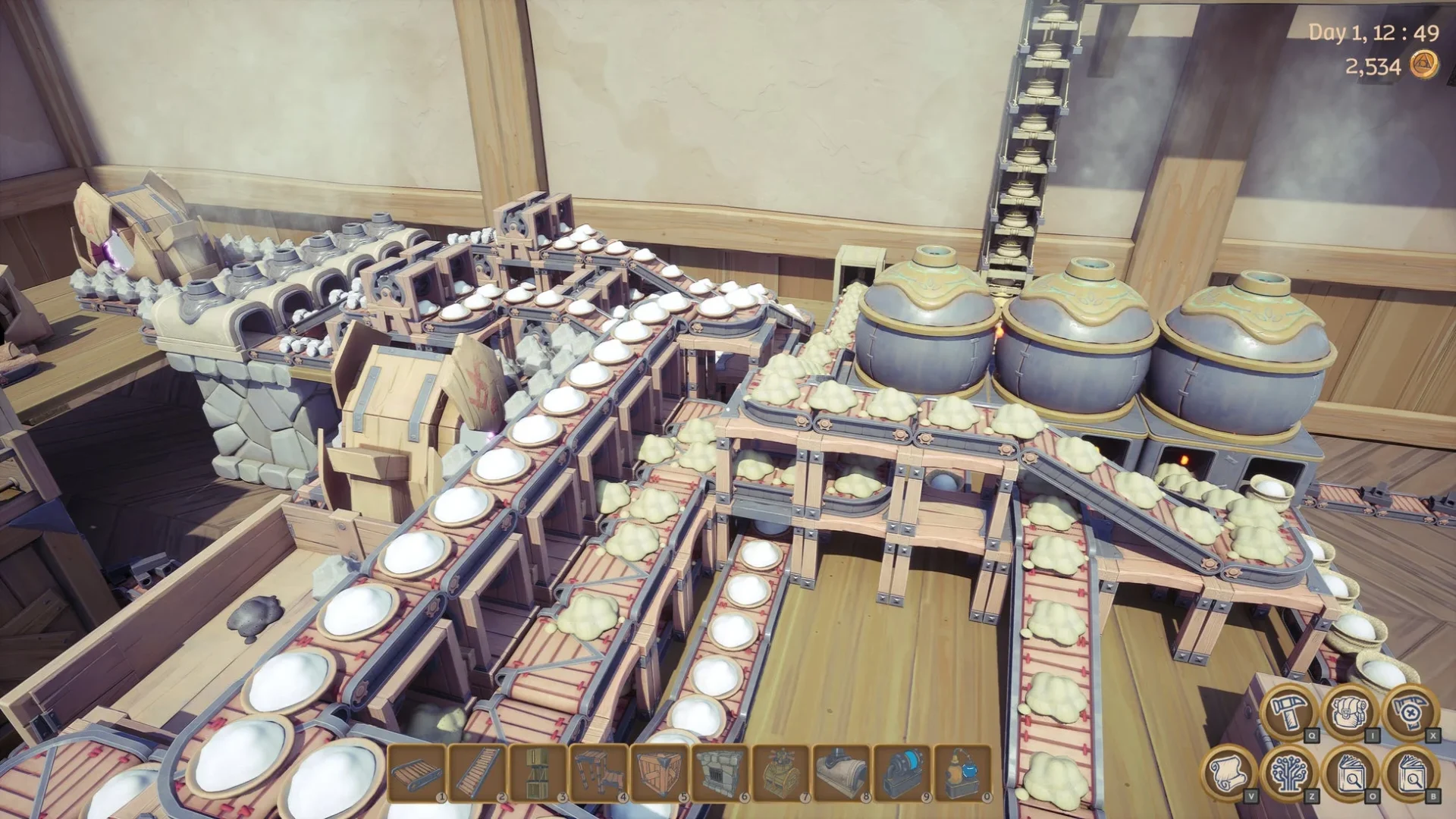The width and height of the screenshot is (1456, 819).
Task: Open the backpack inventory
Action: point(1350,713)
